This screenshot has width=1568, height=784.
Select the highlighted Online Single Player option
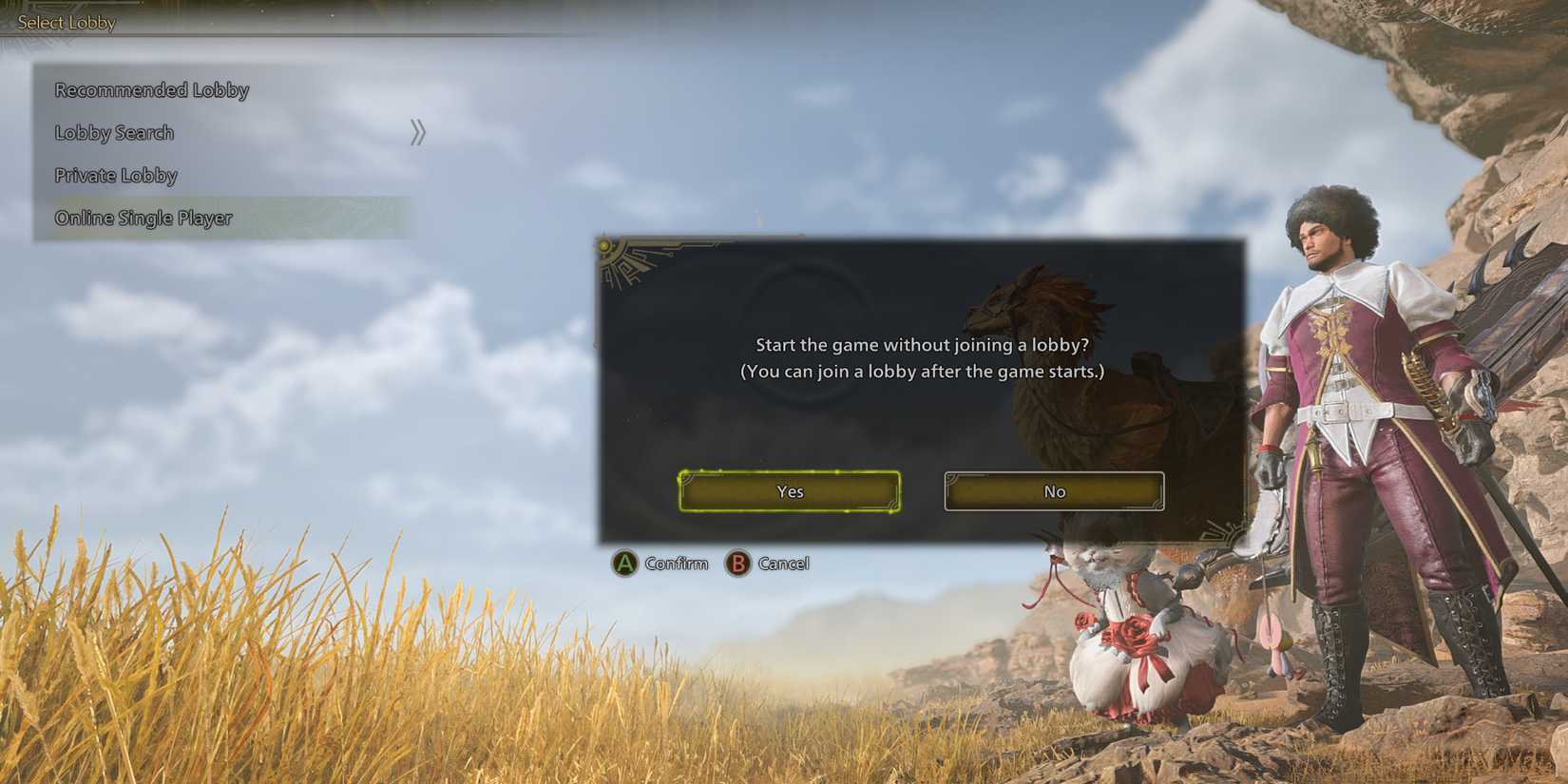tap(143, 218)
